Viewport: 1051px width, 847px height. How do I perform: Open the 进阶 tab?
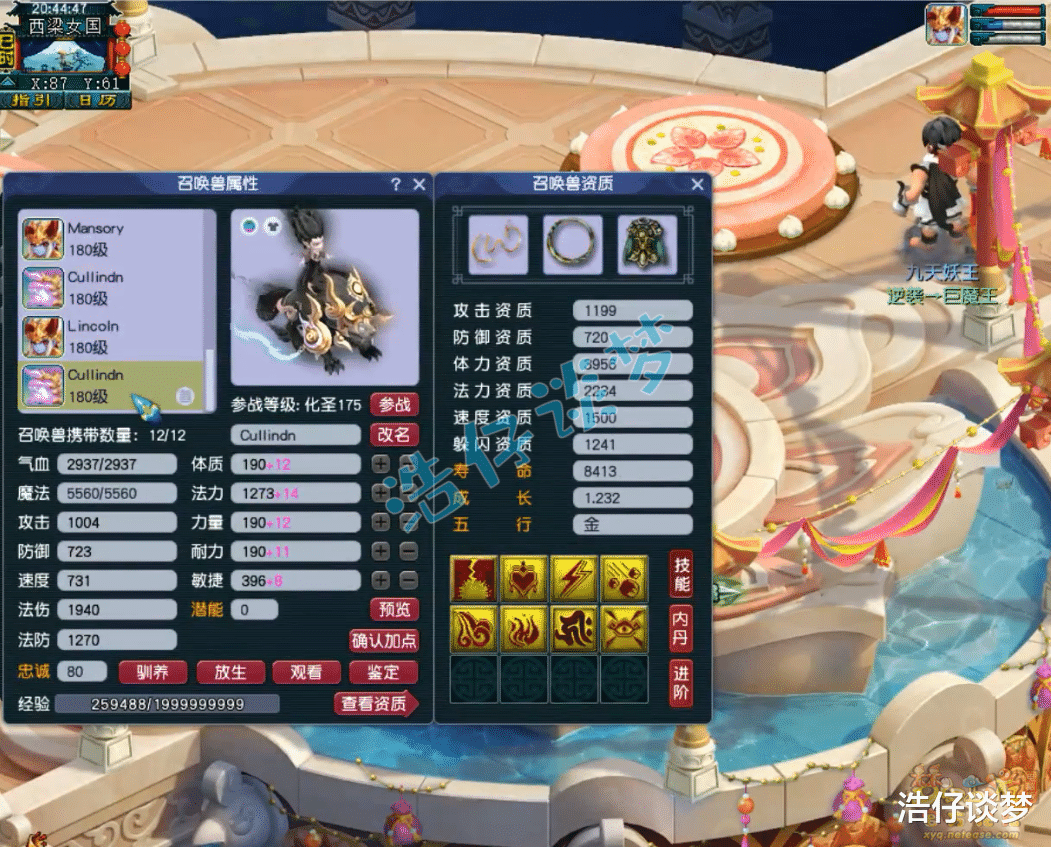[x=680, y=683]
